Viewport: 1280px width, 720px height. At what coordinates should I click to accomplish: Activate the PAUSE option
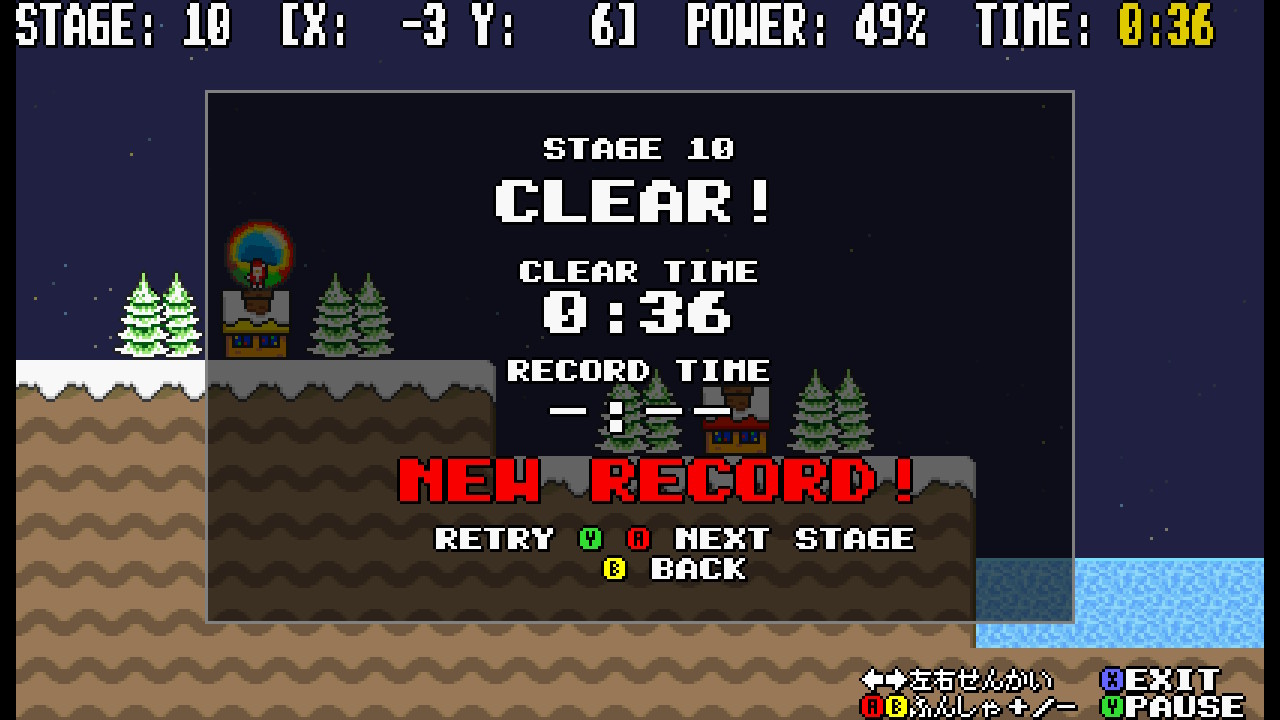pyautogui.click(x=1185, y=707)
